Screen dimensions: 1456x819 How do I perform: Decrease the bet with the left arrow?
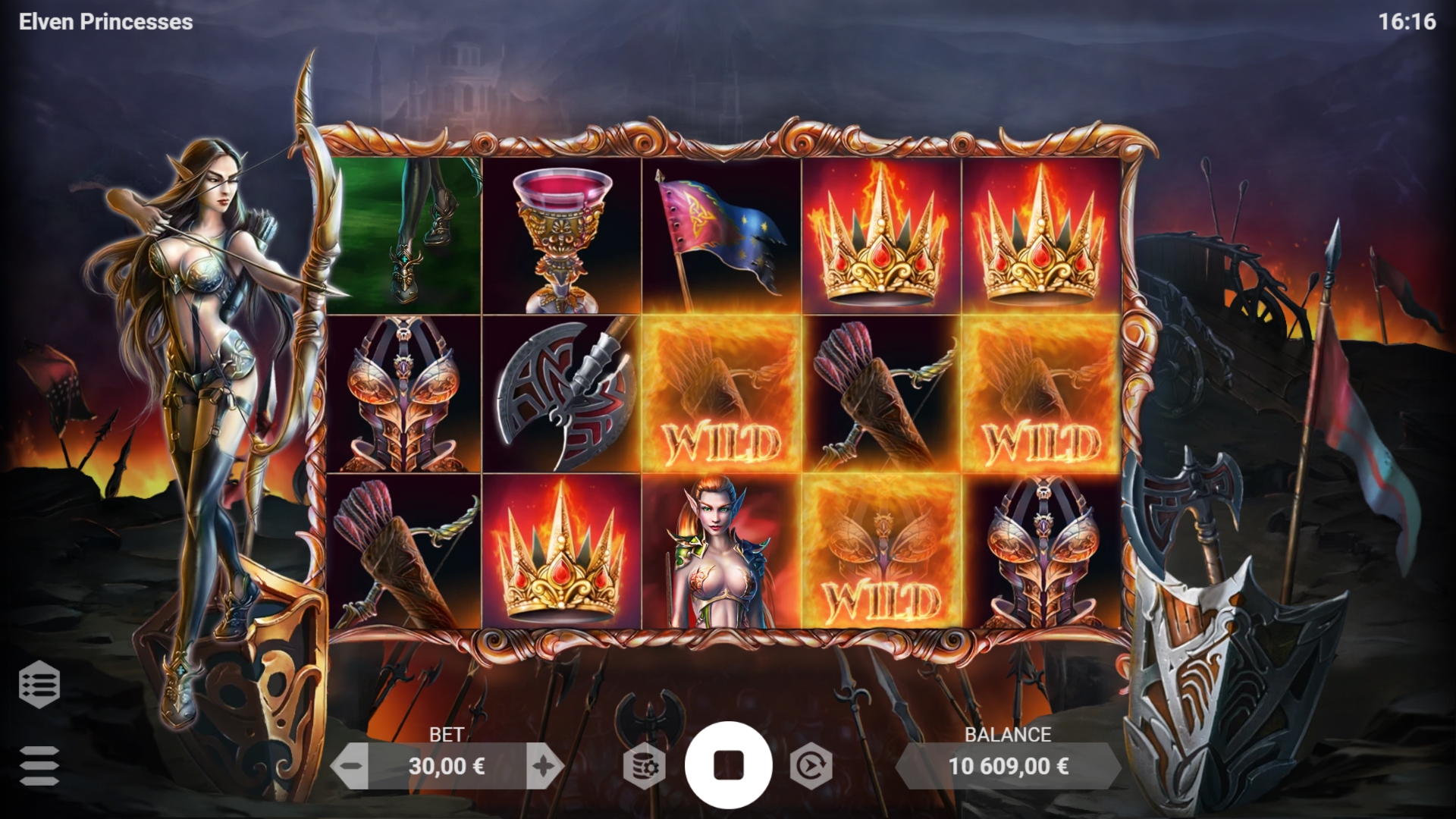[350, 765]
